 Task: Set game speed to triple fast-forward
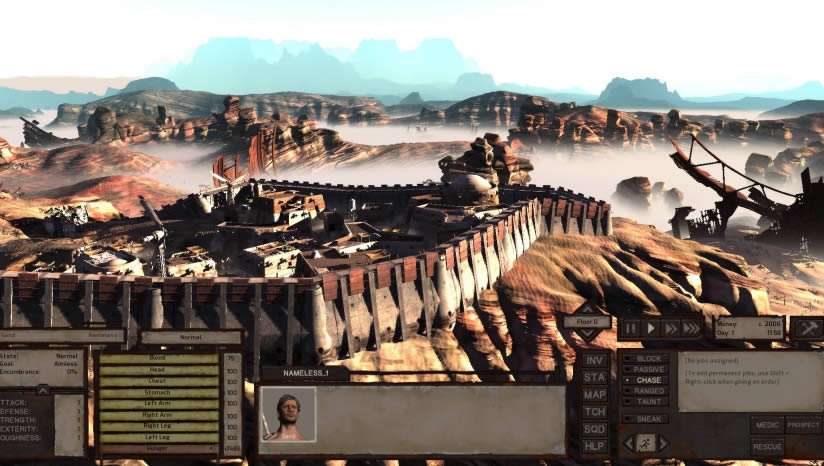[691, 328]
